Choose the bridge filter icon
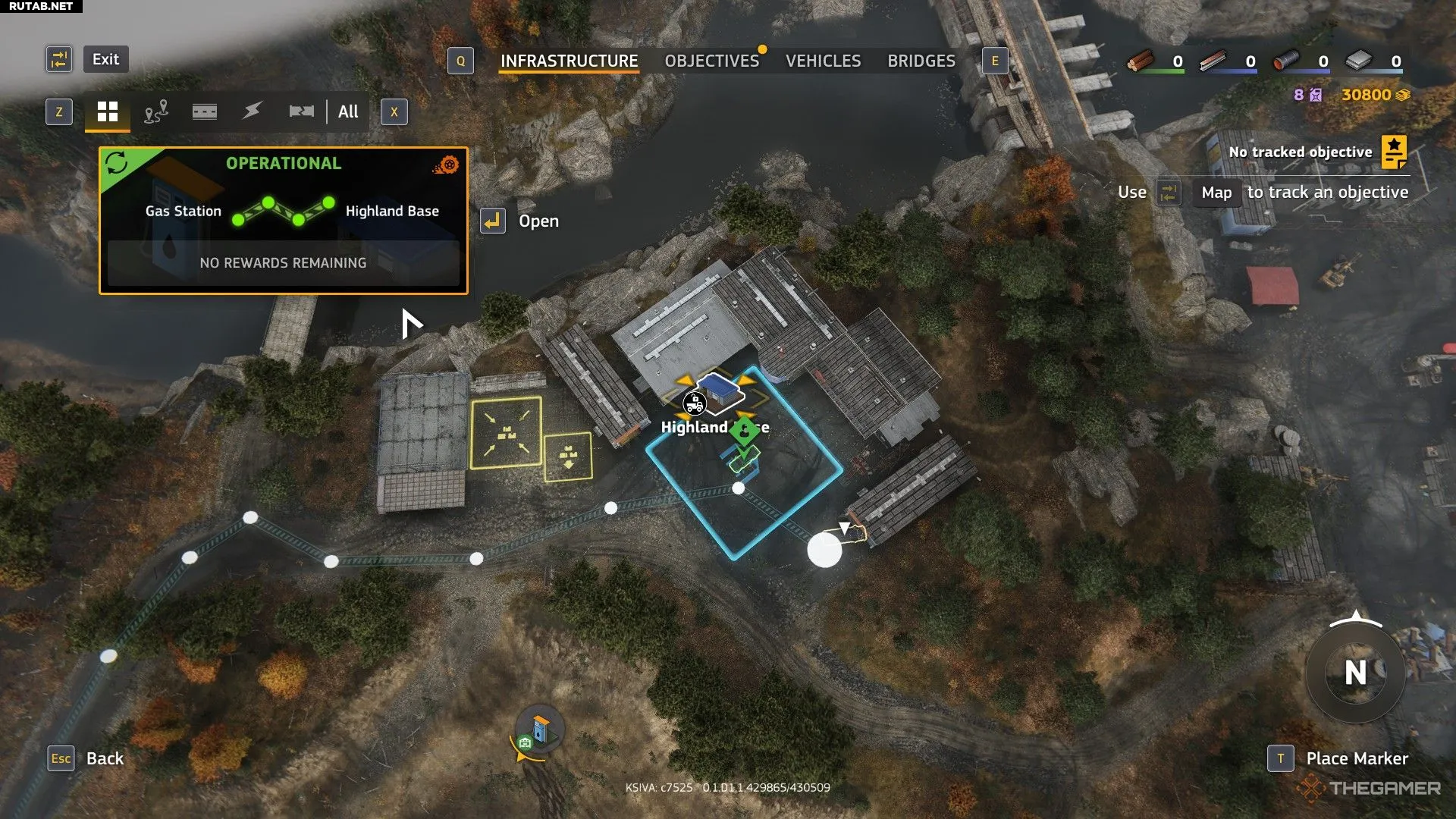Image resolution: width=1456 pixels, height=819 pixels. click(301, 112)
